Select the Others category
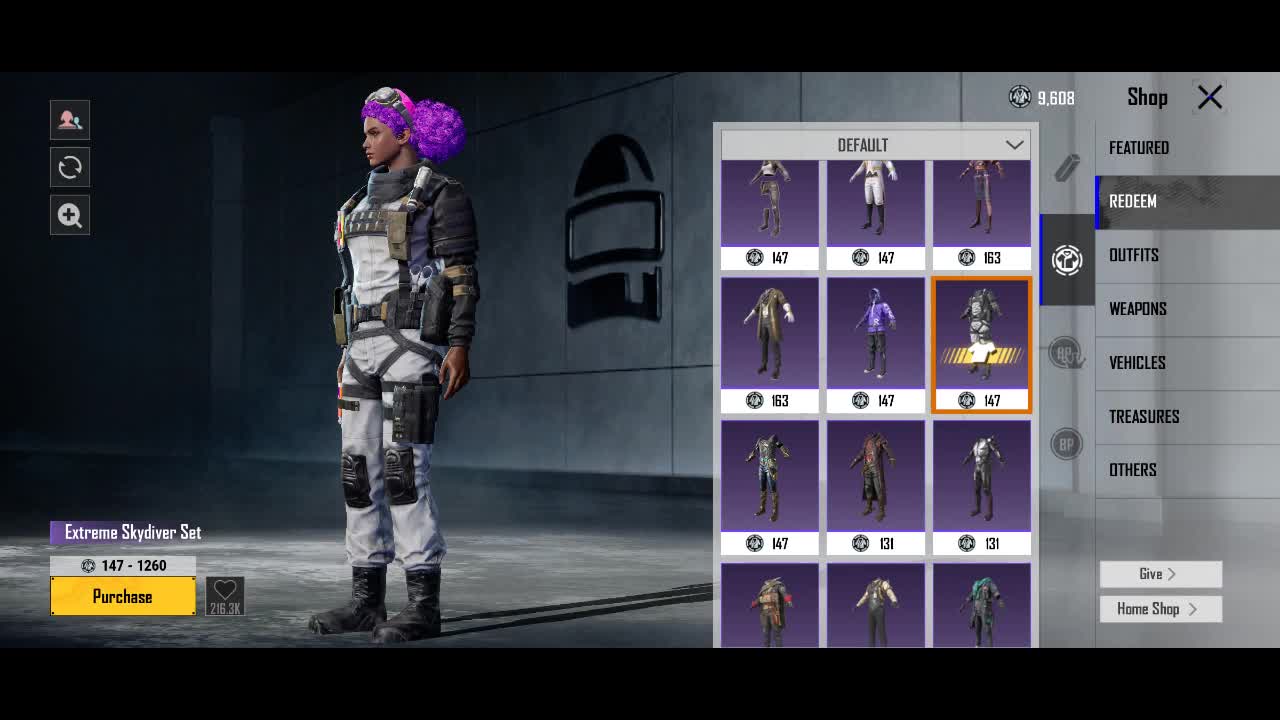Image resolution: width=1280 pixels, height=720 pixels. pyautogui.click(x=1132, y=470)
